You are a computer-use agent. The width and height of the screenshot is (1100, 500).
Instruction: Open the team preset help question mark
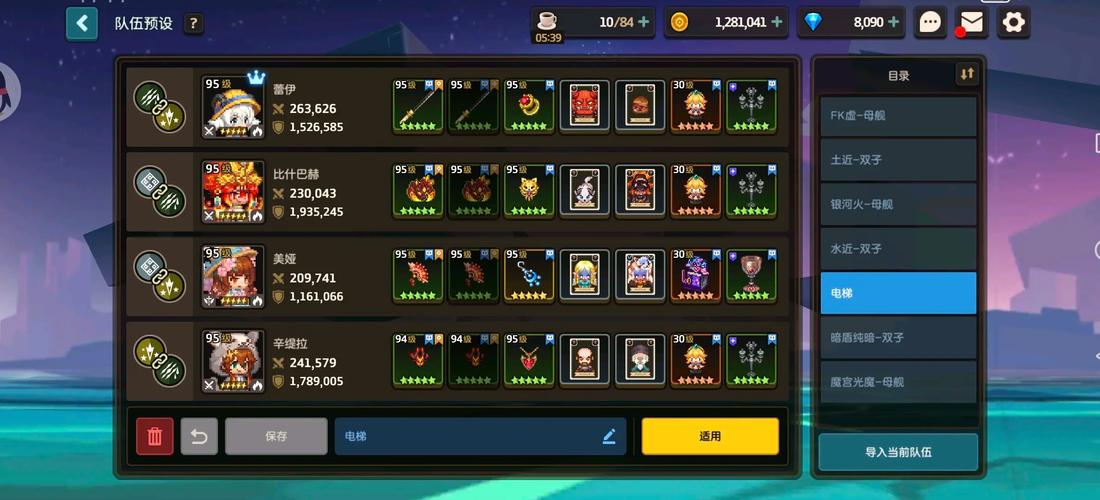point(193,23)
